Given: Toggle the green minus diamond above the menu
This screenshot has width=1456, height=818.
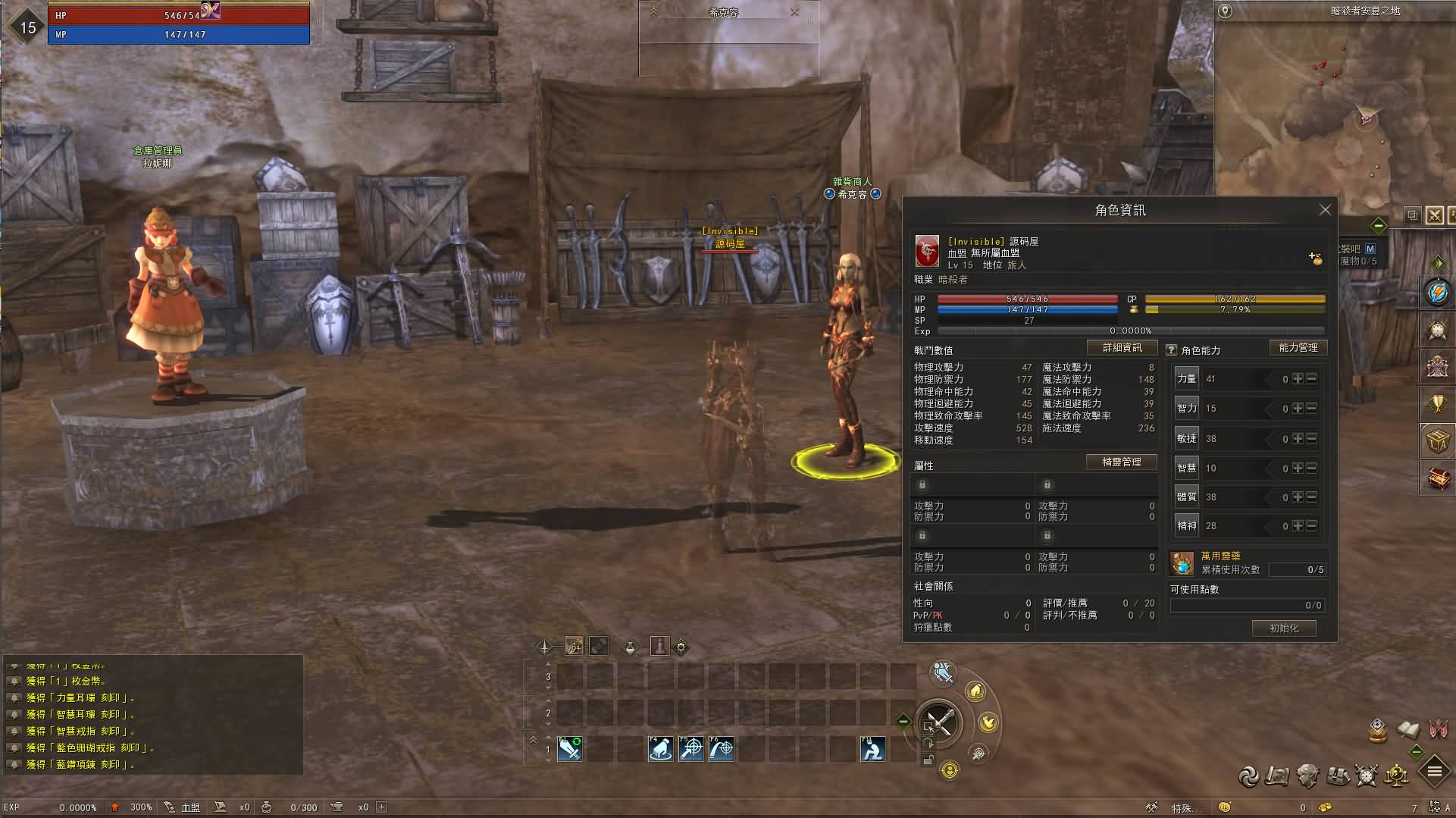Looking at the screenshot, I should click(x=1416, y=751).
